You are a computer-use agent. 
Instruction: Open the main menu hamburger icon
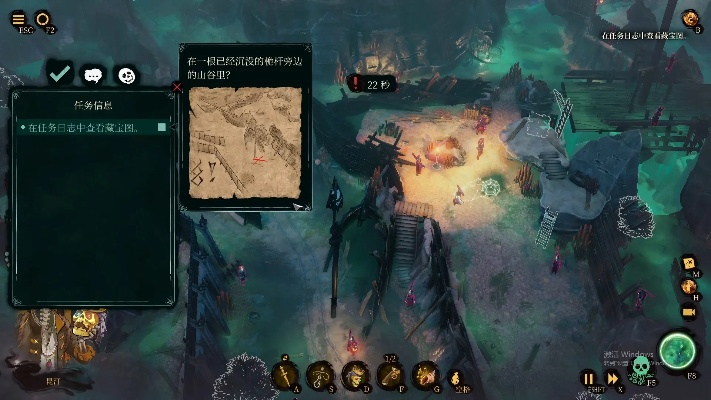18,18
